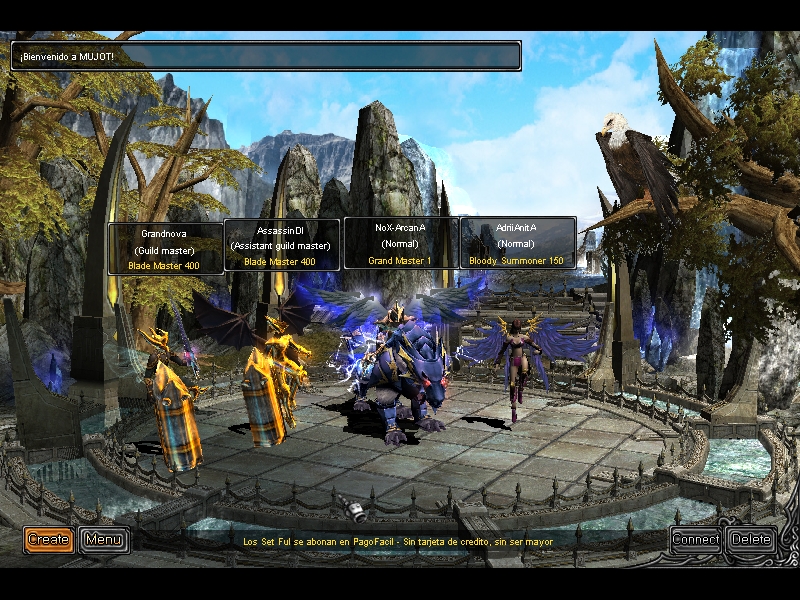
Task: Select AdriiAnitA Bloody Summoner nameplate
Action: tap(517, 243)
